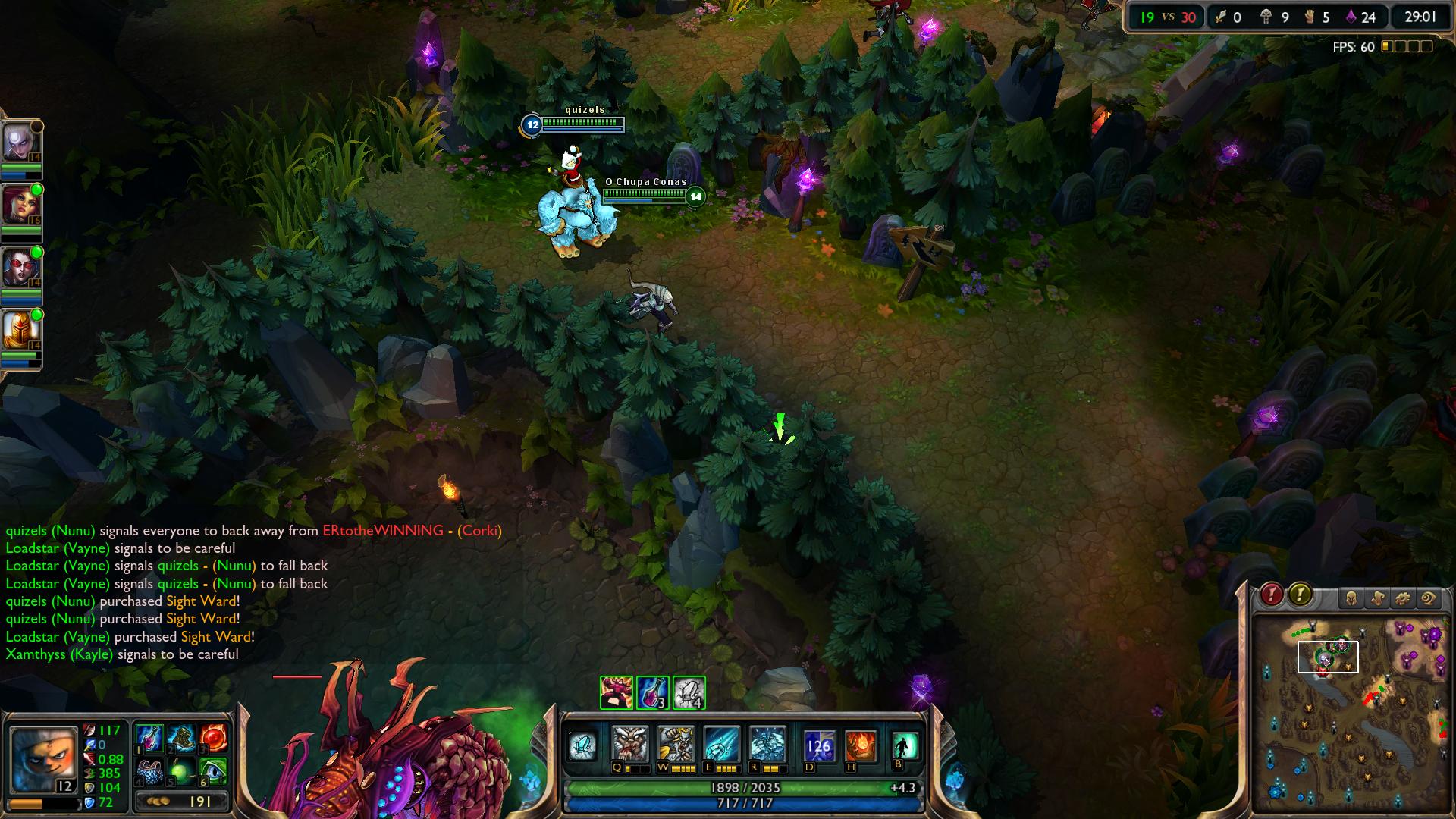Select the Kayle ally portrait with golden helmet
This screenshot has width=1456, height=819.
coord(18,330)
